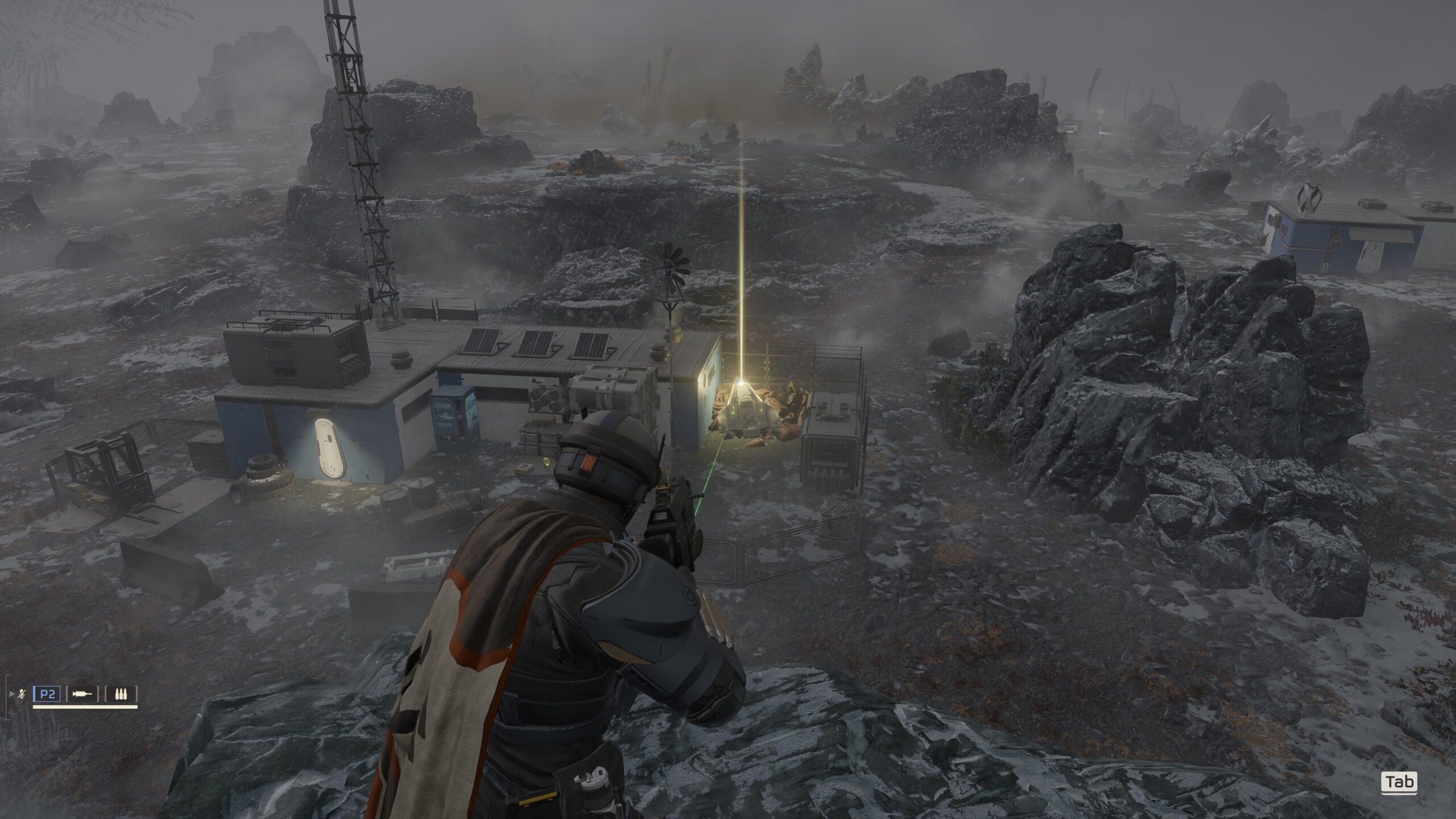Click the muted microphone icon
This screenshot has height=819, width=1456.
tap(22, 694)
